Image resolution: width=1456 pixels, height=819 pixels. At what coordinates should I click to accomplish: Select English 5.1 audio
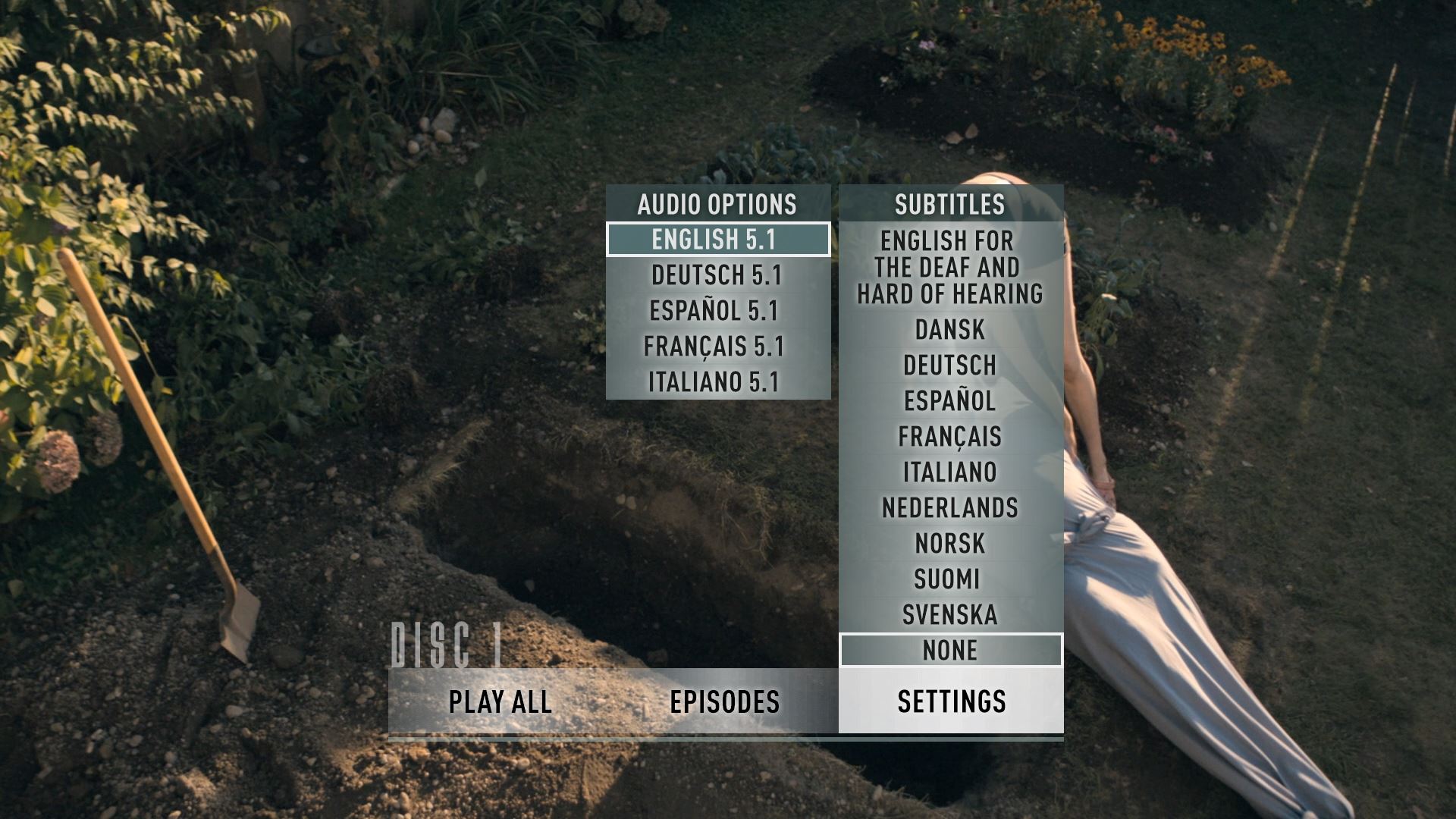click(x=717, y=240)
